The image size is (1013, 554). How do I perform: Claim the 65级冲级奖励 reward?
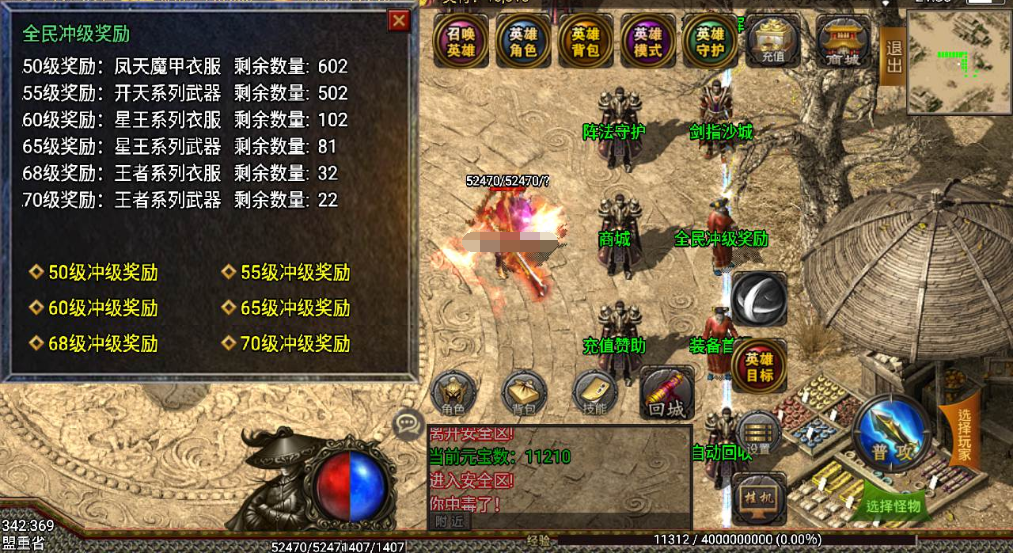[295, 308]
